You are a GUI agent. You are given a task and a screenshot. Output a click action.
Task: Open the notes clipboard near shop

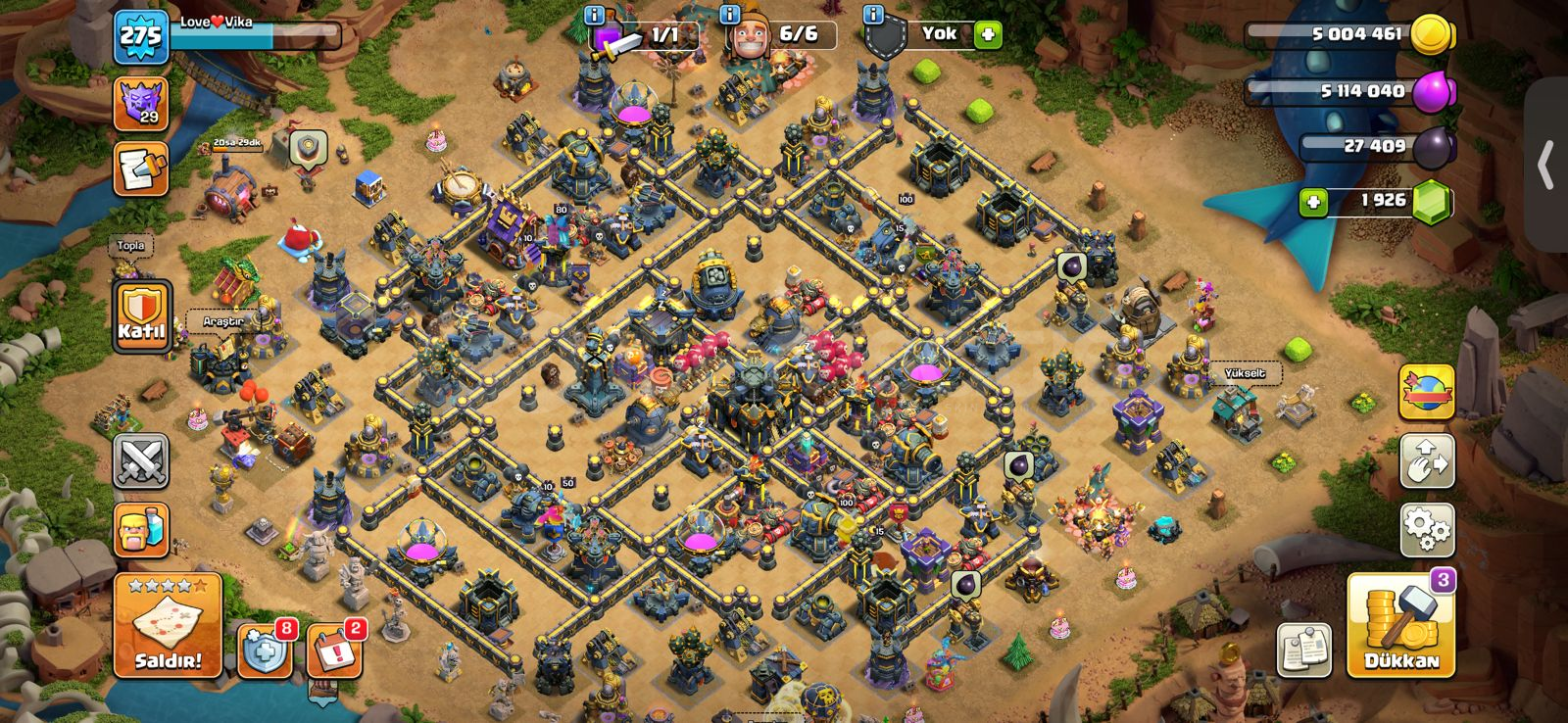(1304, 649)
